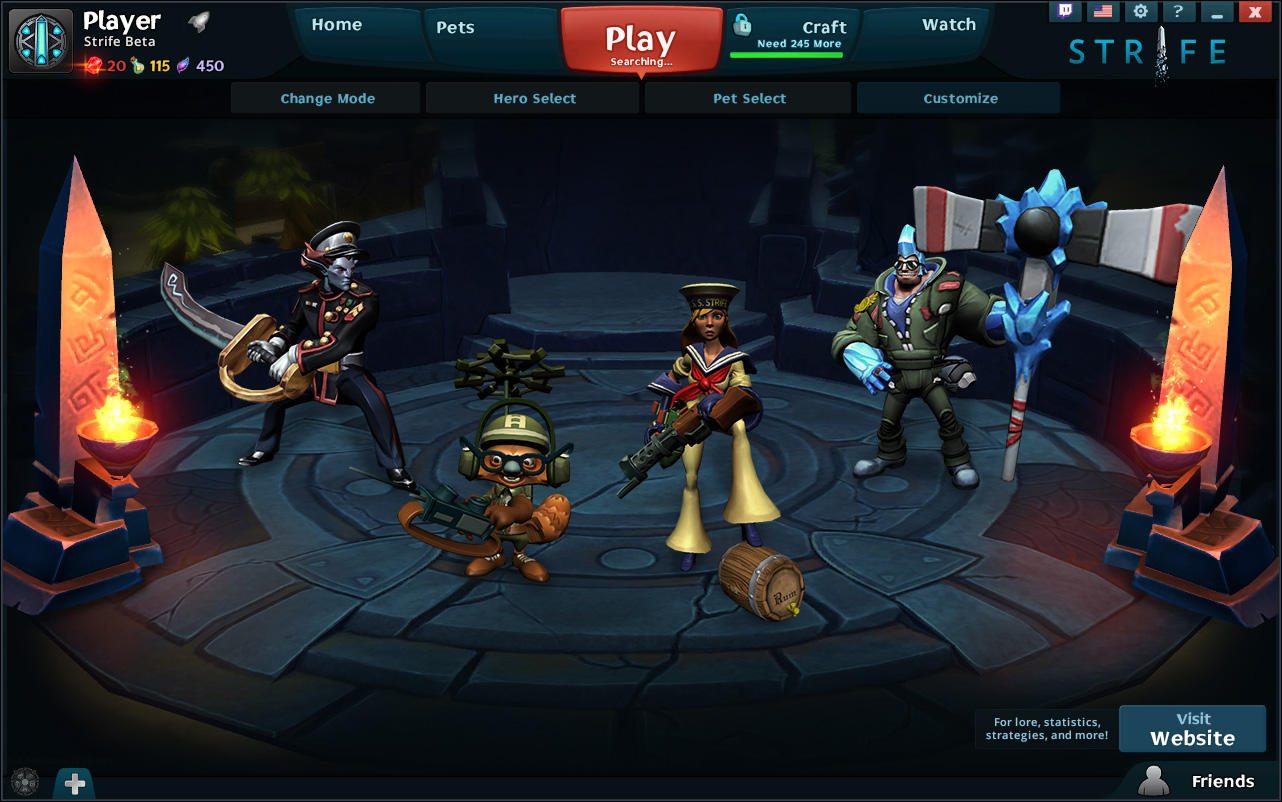This screenshot has width=1282, height=802.
Task: Open the Twitch streaming options
Action: click(1064, 12)
